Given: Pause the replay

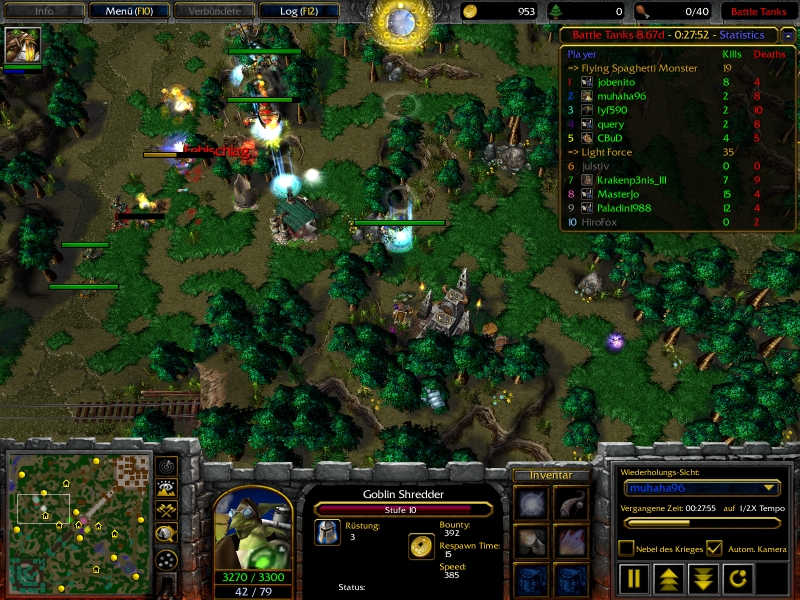Looking at the screenshot, I should tap(635, 578).
